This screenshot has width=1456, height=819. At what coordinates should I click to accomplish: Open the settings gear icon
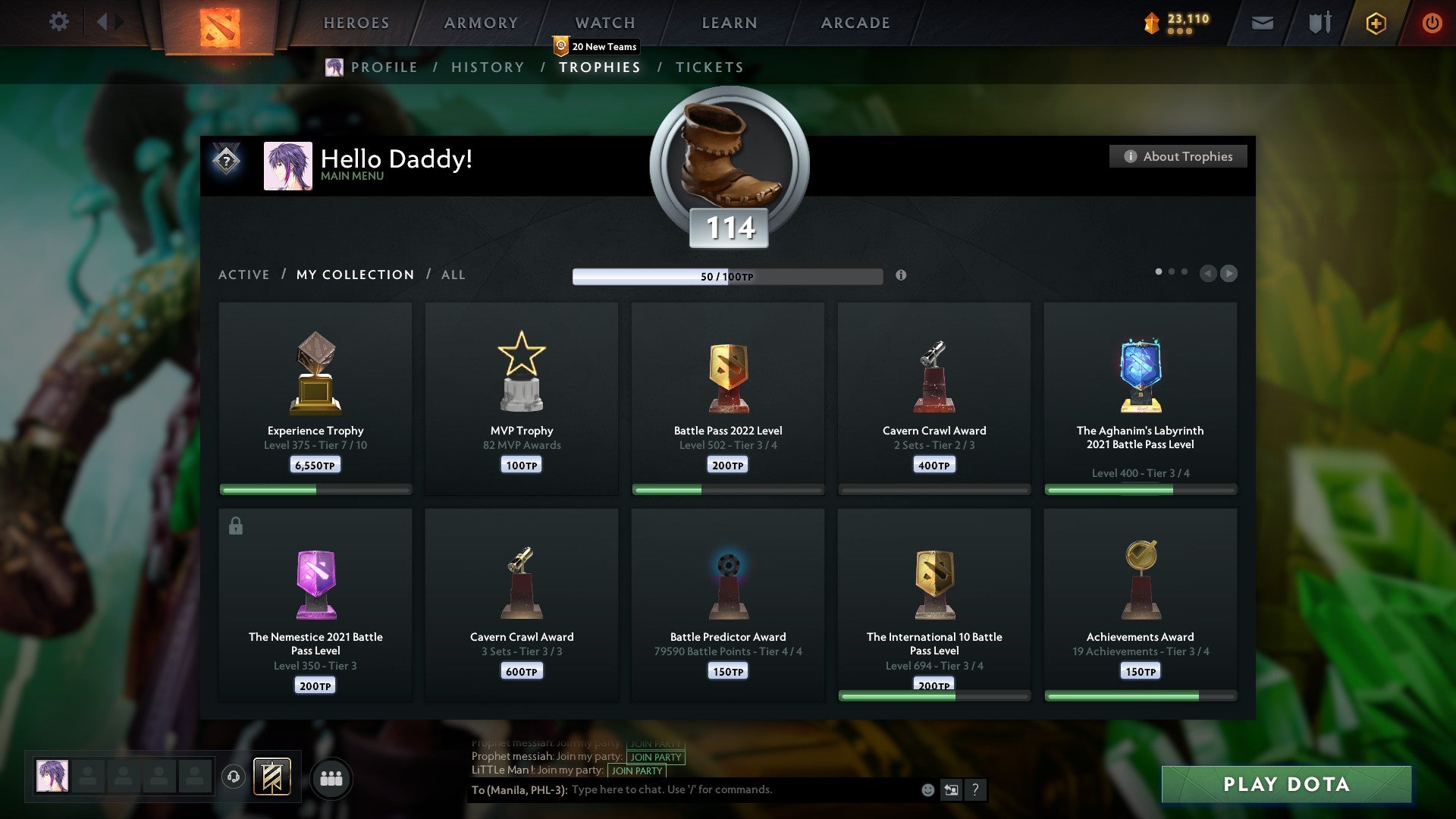pos(58,22)
